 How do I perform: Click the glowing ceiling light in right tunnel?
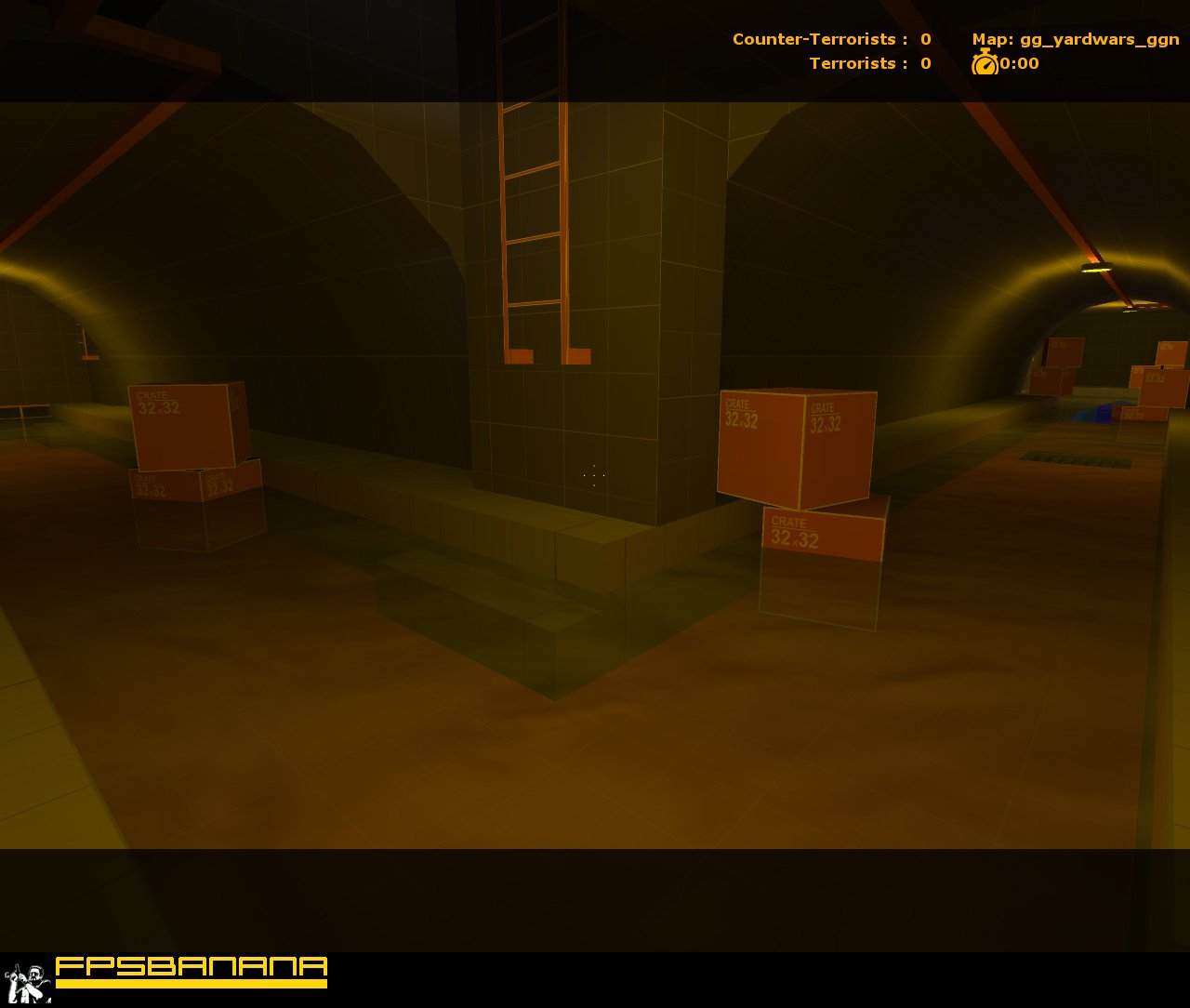tap(1097, 267)
